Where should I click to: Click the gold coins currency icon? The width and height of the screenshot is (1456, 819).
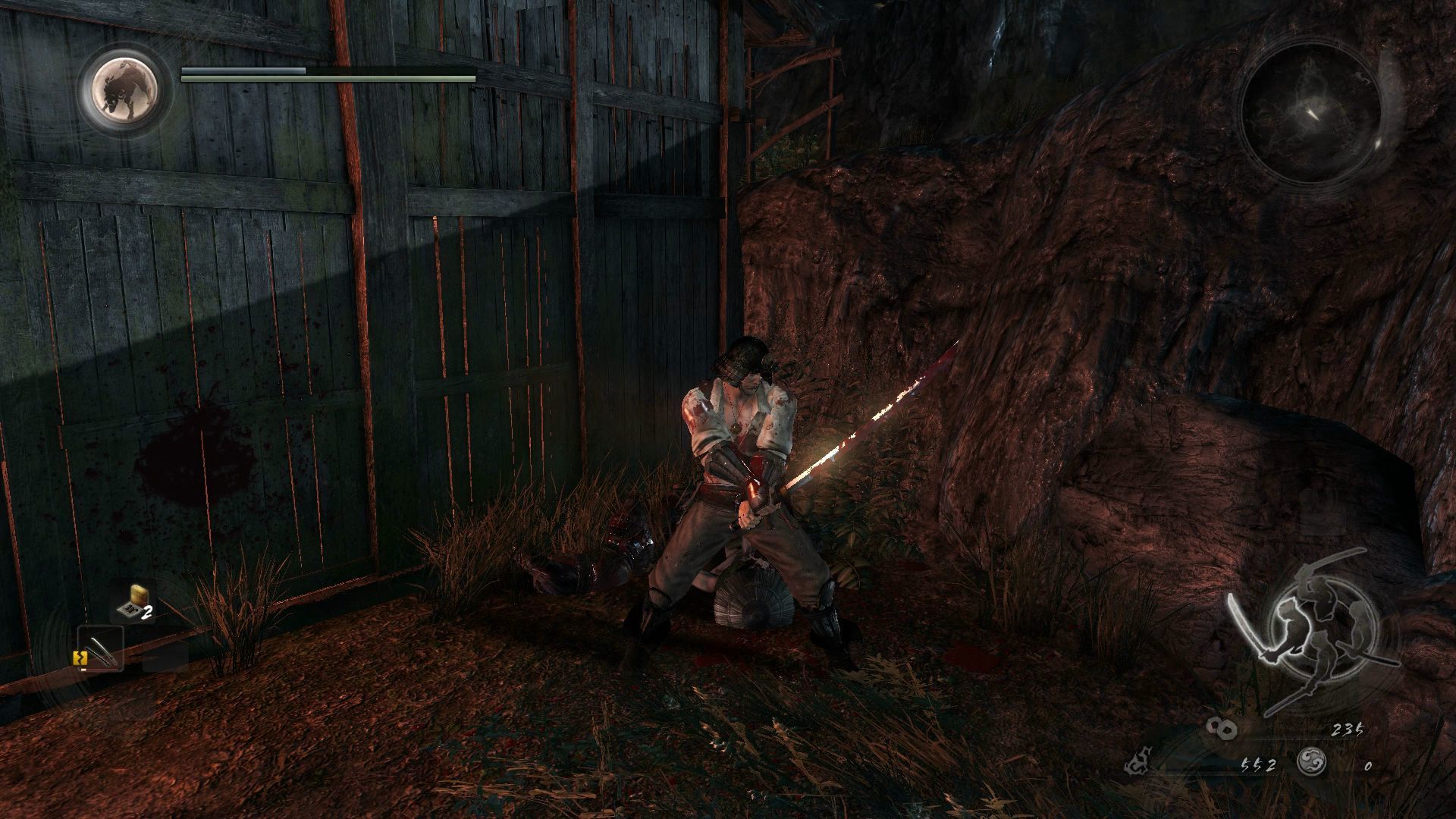pyautogui.click(x=1223, y=729)
